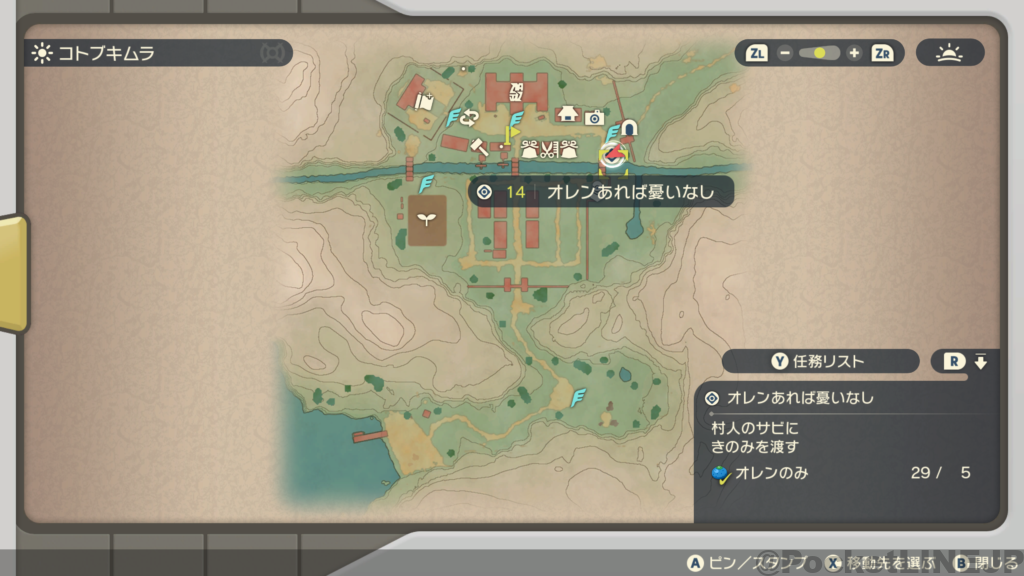The image size is (1024, 576).
Task: Click the camera photo studio marker
Action: click(594, 117)
